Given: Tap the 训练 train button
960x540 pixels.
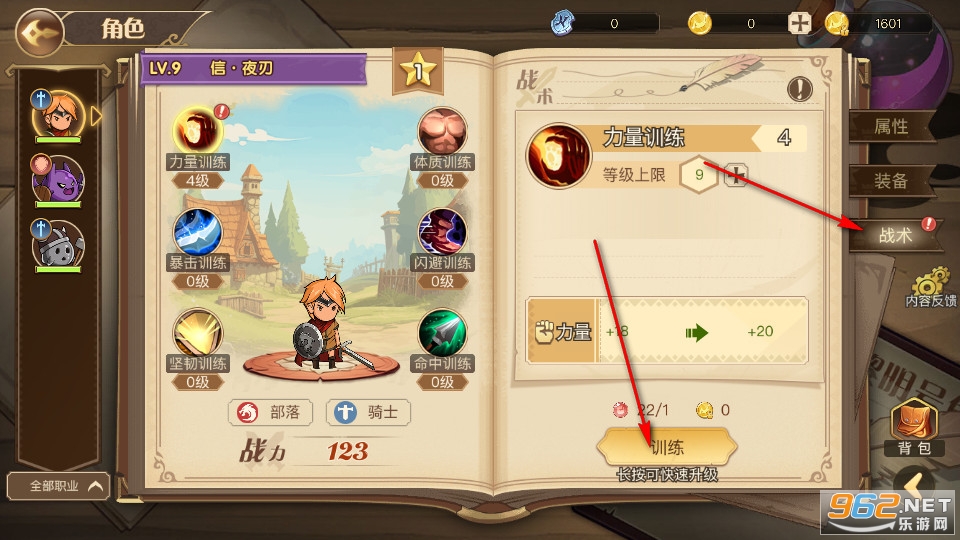Looking at the screenshot, I should 667,447.
